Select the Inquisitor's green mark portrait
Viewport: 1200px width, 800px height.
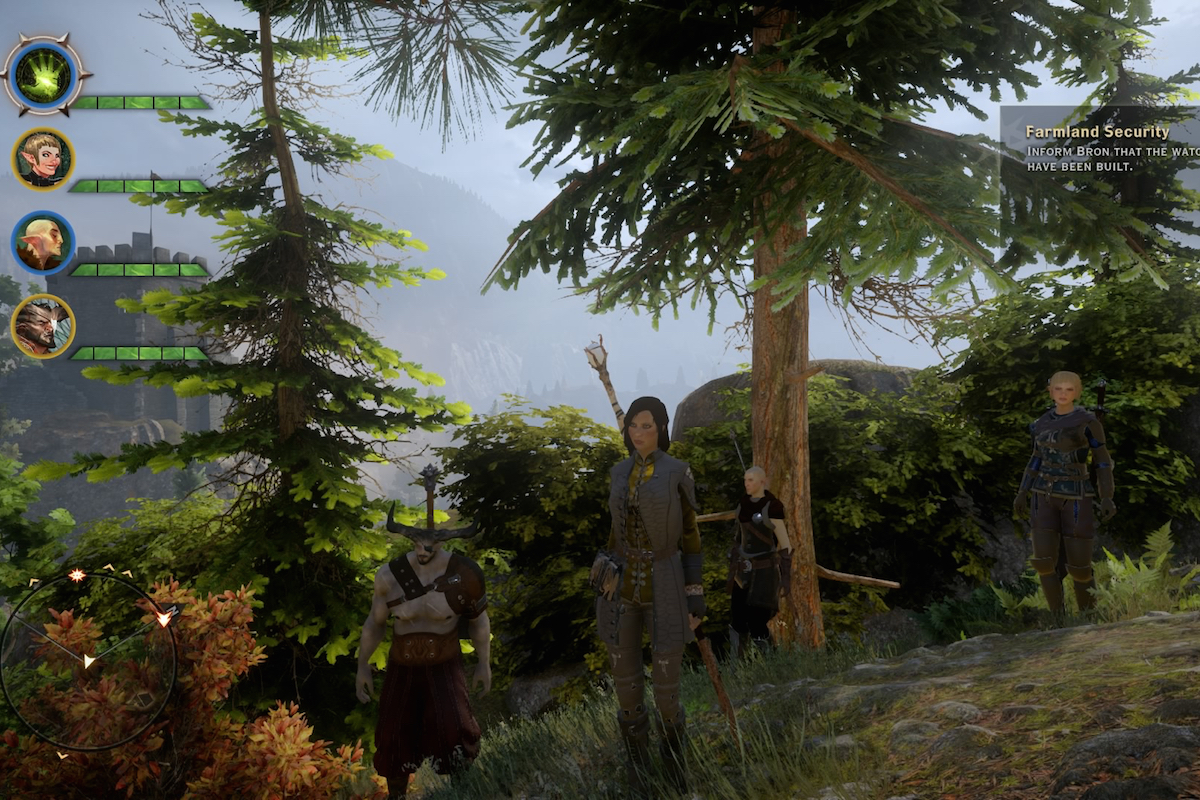45,75
